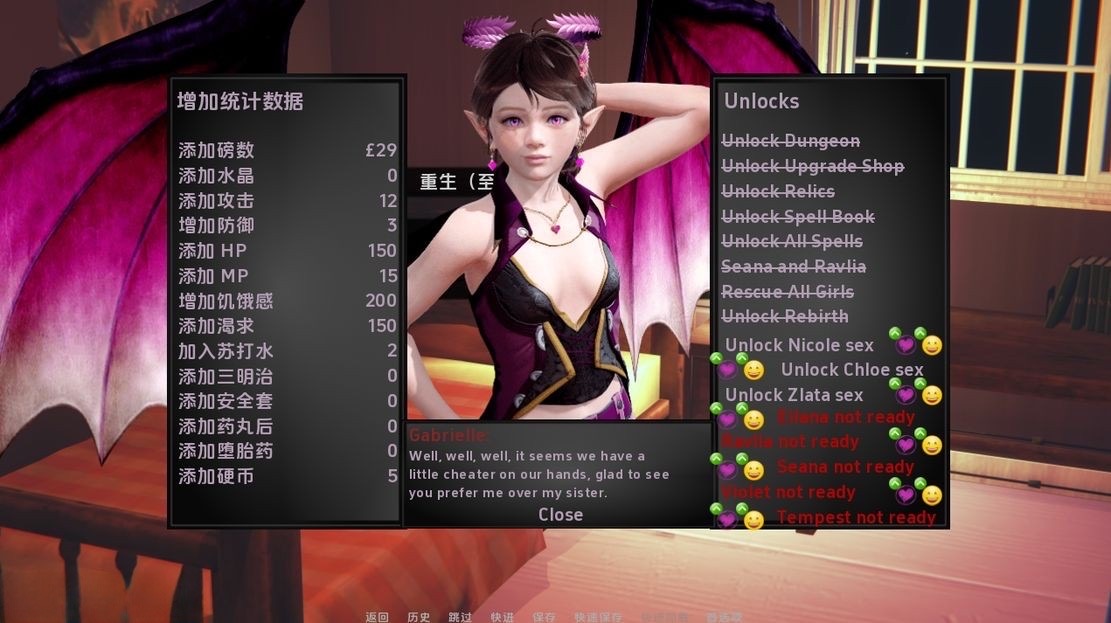
Task: Click 返回 to go back
Action: pyautogui.click(x=377, y=617)
